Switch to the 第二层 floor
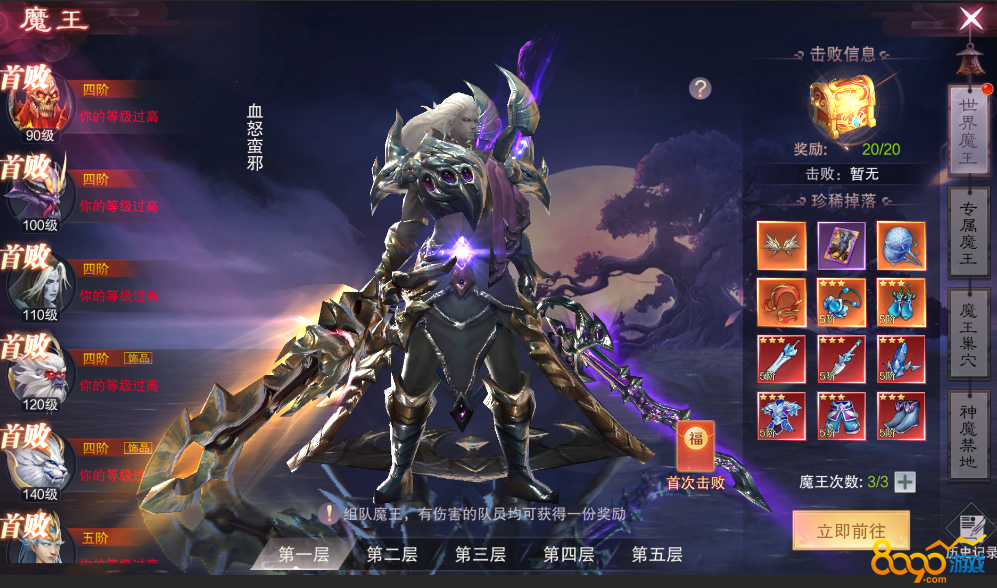This screenshot has height=588, width=997. tap(391, 554)
